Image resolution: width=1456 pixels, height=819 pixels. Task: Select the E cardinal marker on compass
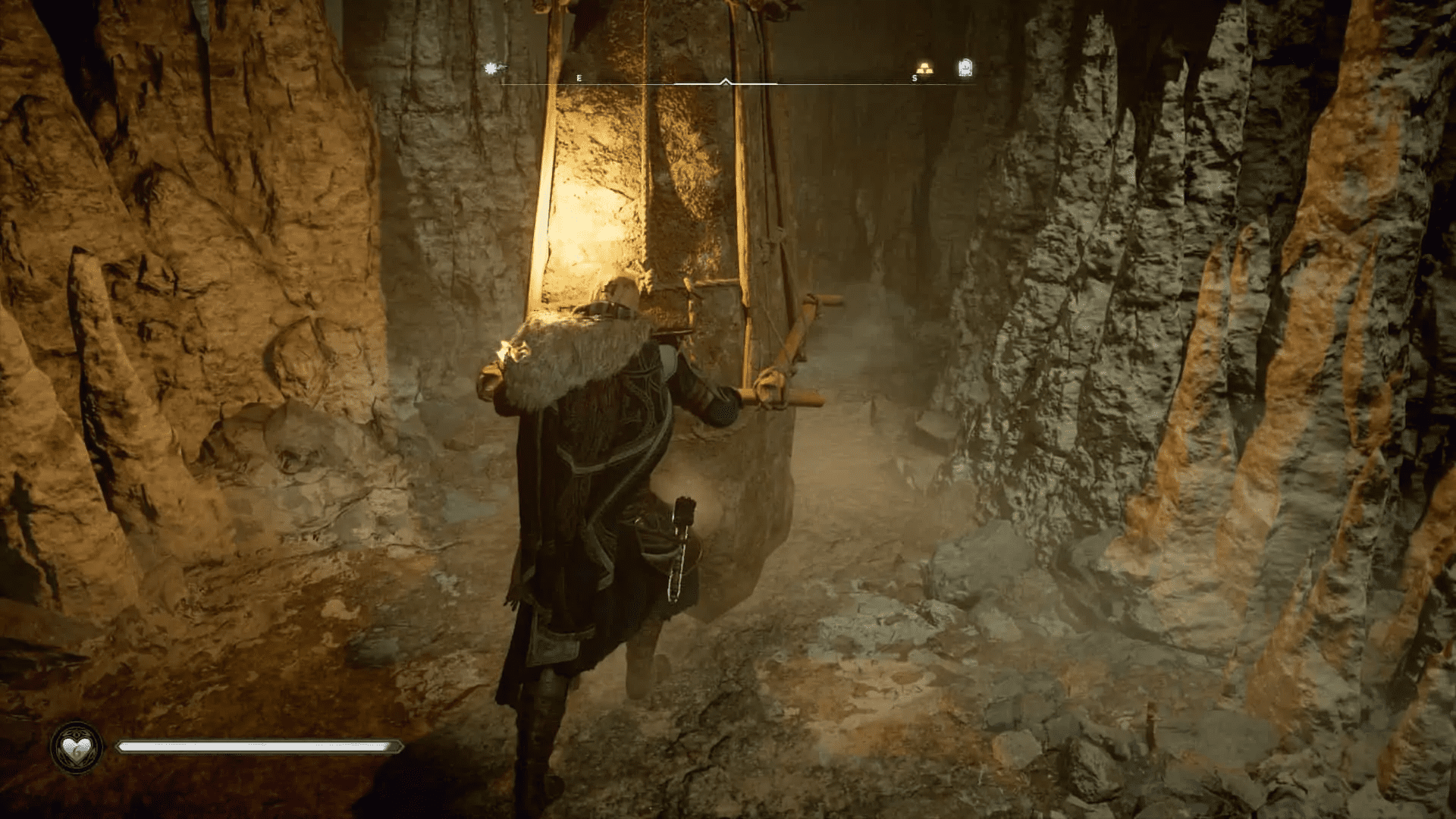tap(579, 77)
